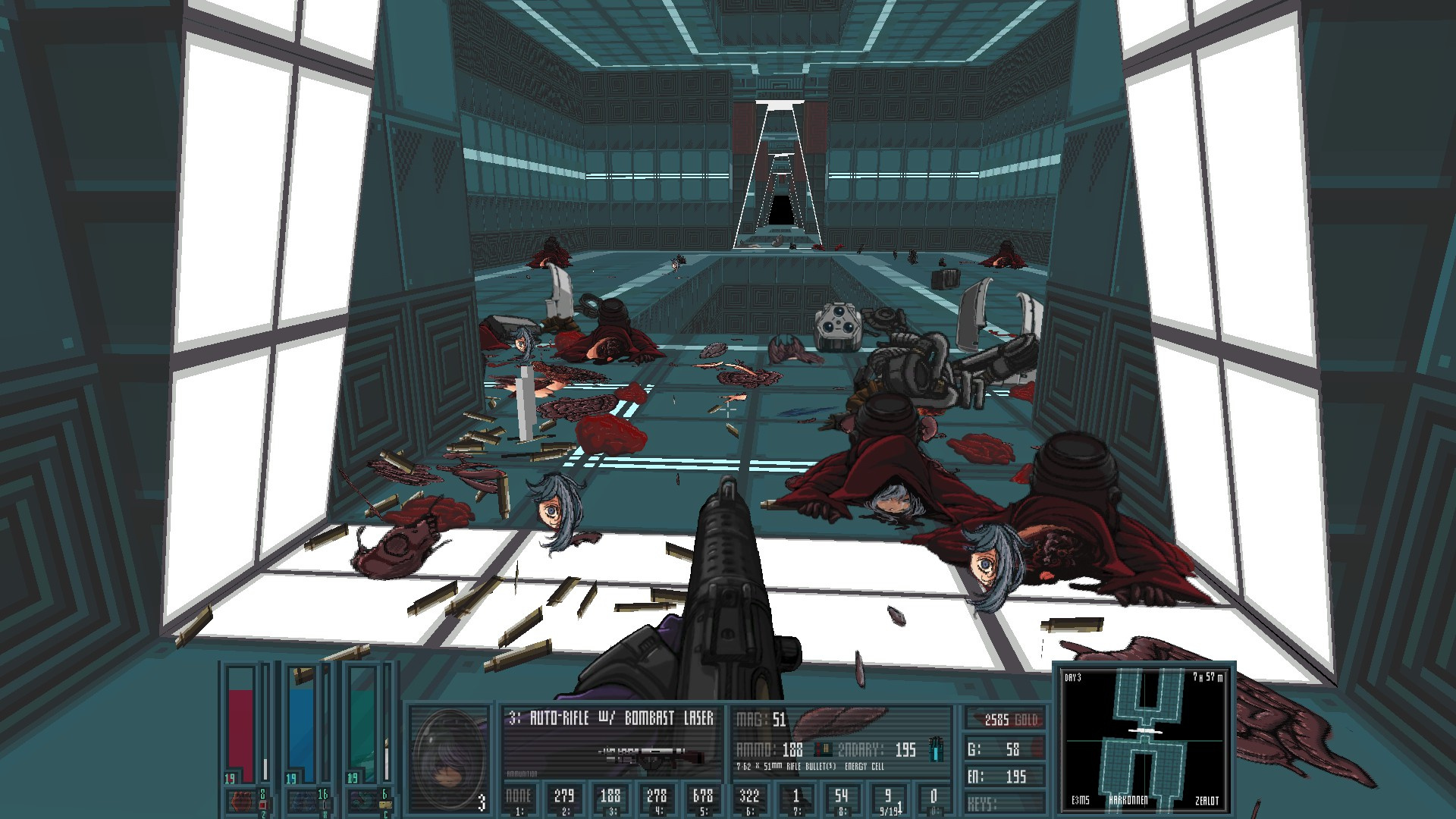The height and width of the screenshot is (819, 1456).
Task: Choose weapon slot 2 with 279 ammo
Action: (563, 799)
